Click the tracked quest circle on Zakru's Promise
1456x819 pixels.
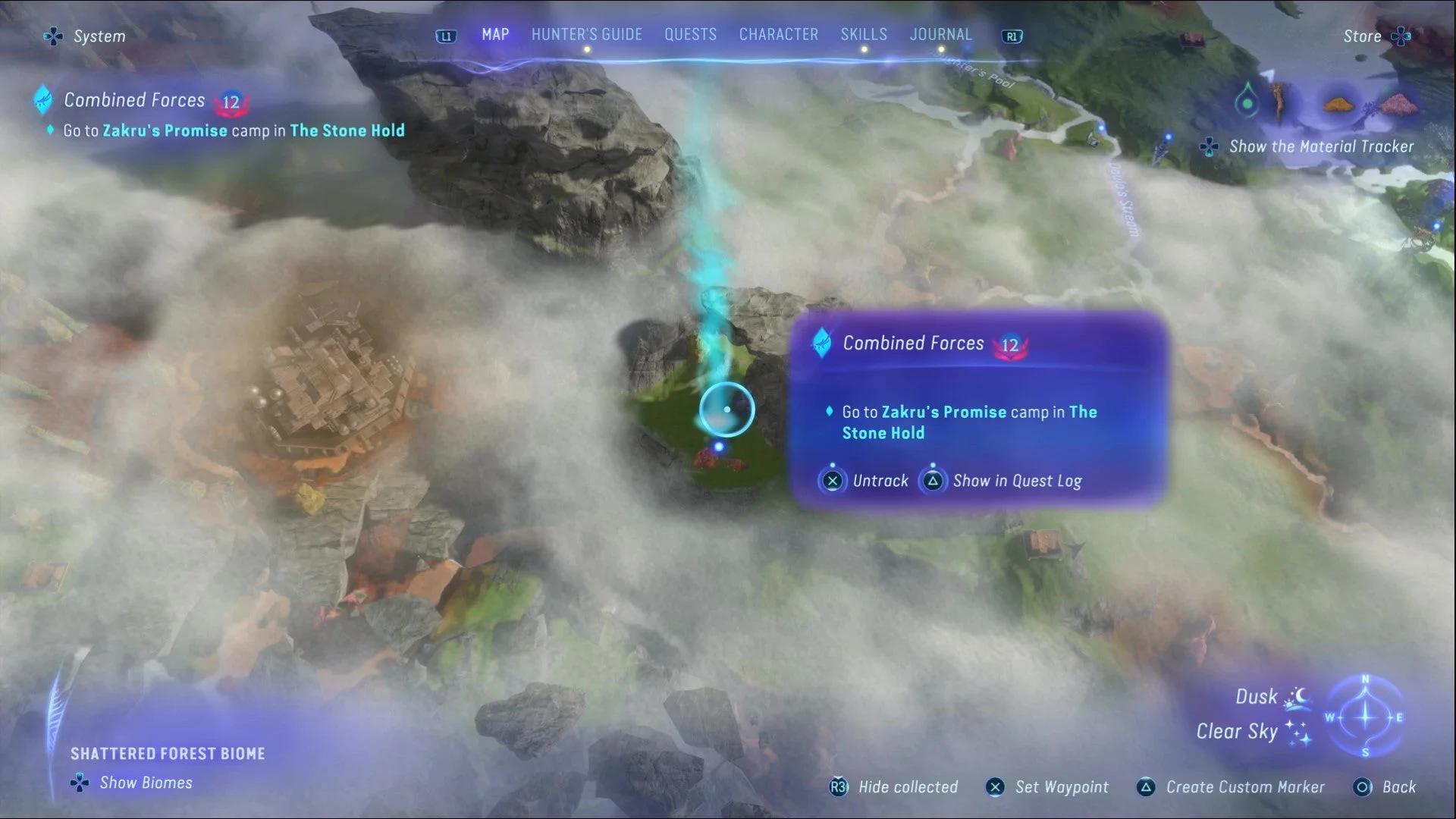[726, 409]
